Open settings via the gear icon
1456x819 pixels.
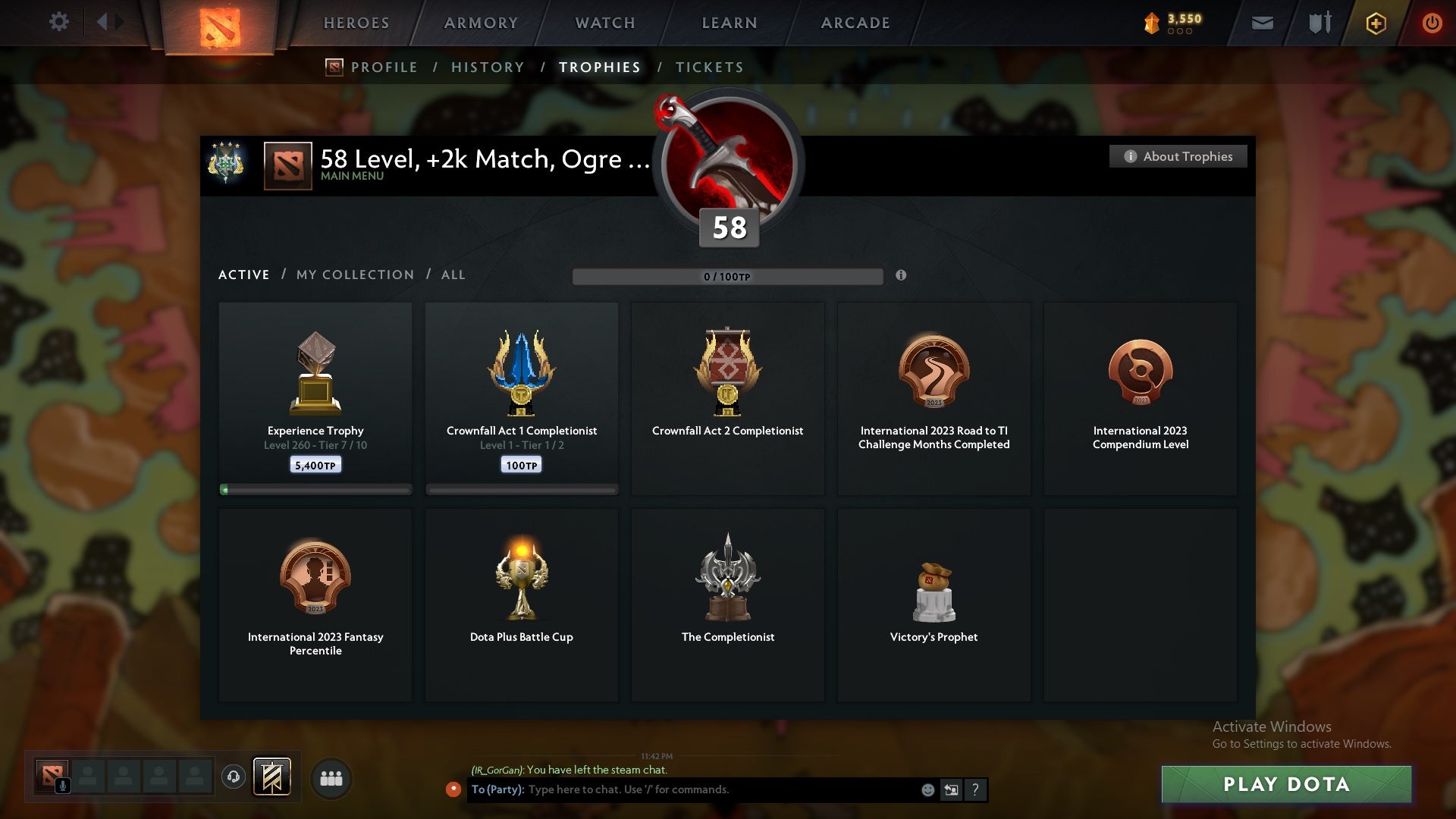click(60, 22)
